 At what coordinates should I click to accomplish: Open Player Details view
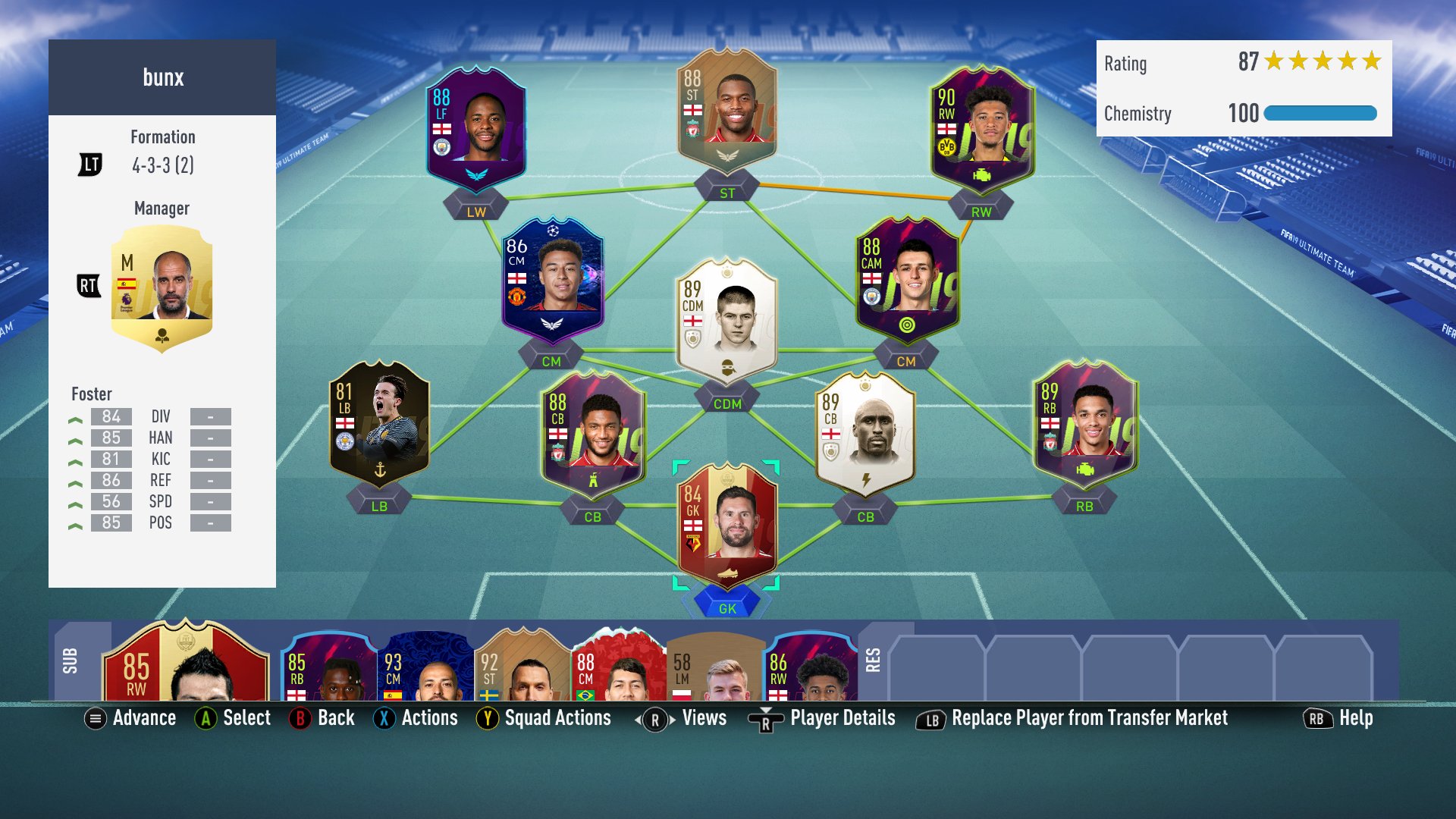point(841,718)
